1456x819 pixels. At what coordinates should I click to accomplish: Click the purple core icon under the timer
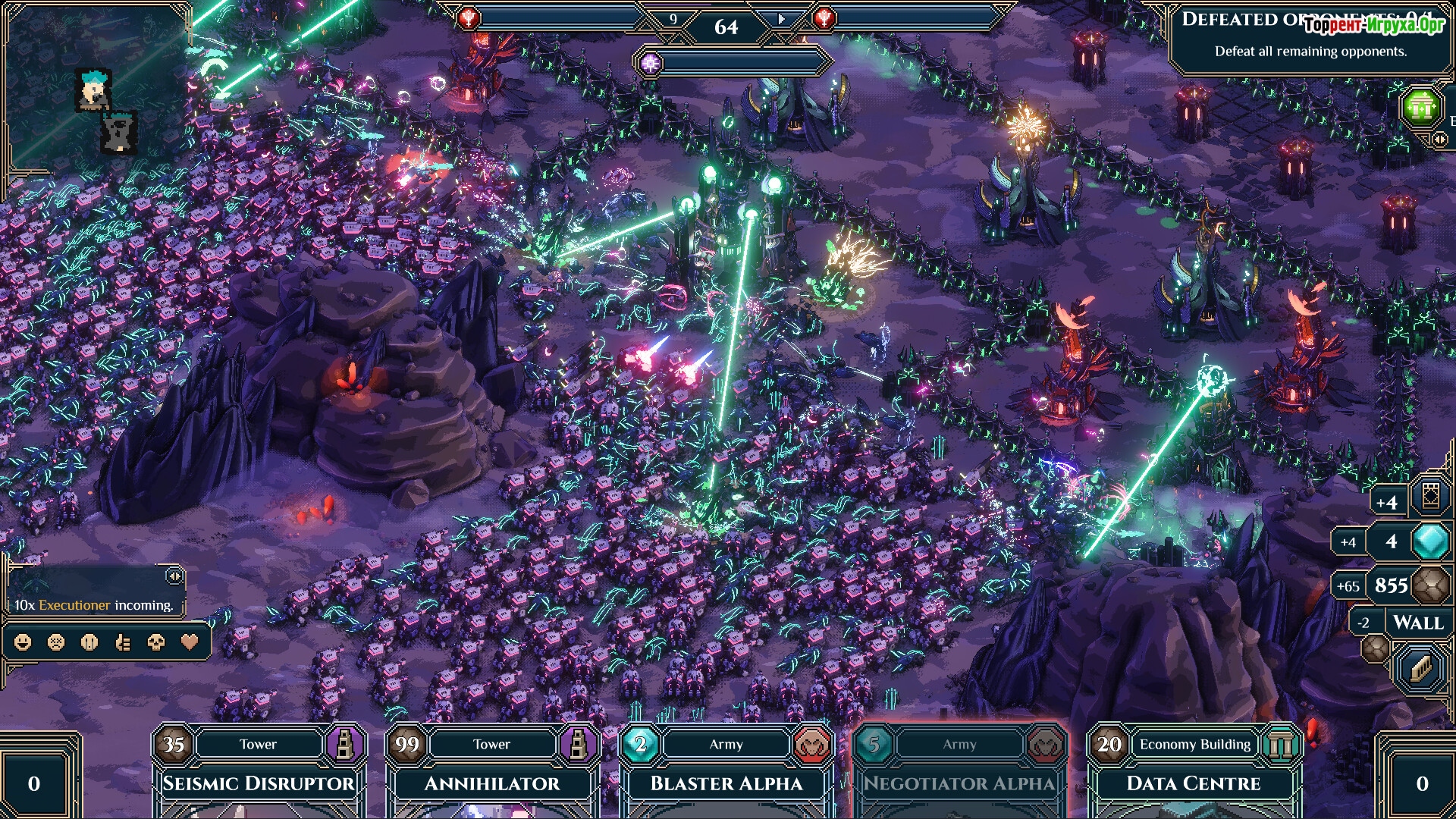point(650,64)
